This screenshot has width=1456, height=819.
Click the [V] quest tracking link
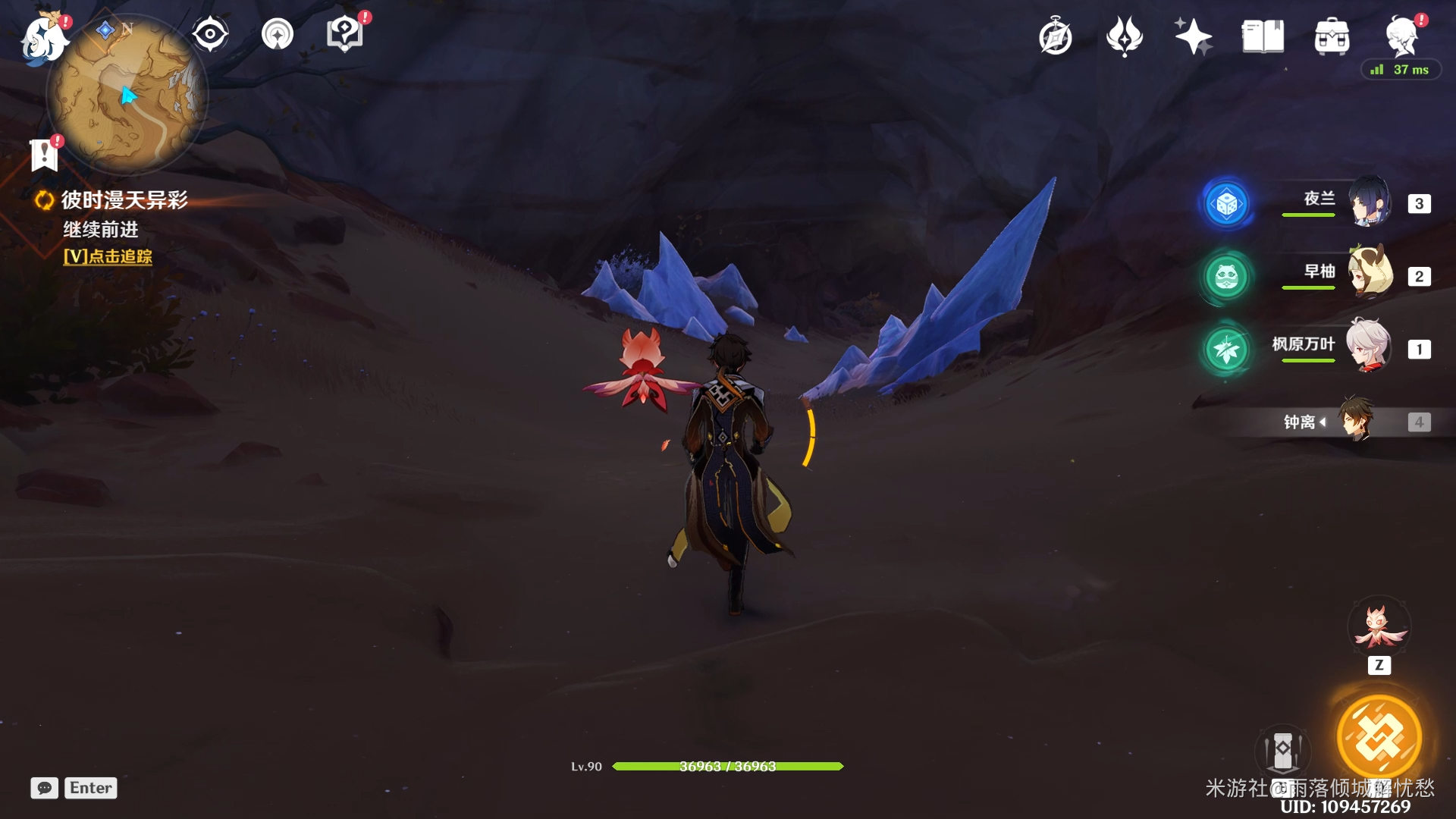point(108,256)
